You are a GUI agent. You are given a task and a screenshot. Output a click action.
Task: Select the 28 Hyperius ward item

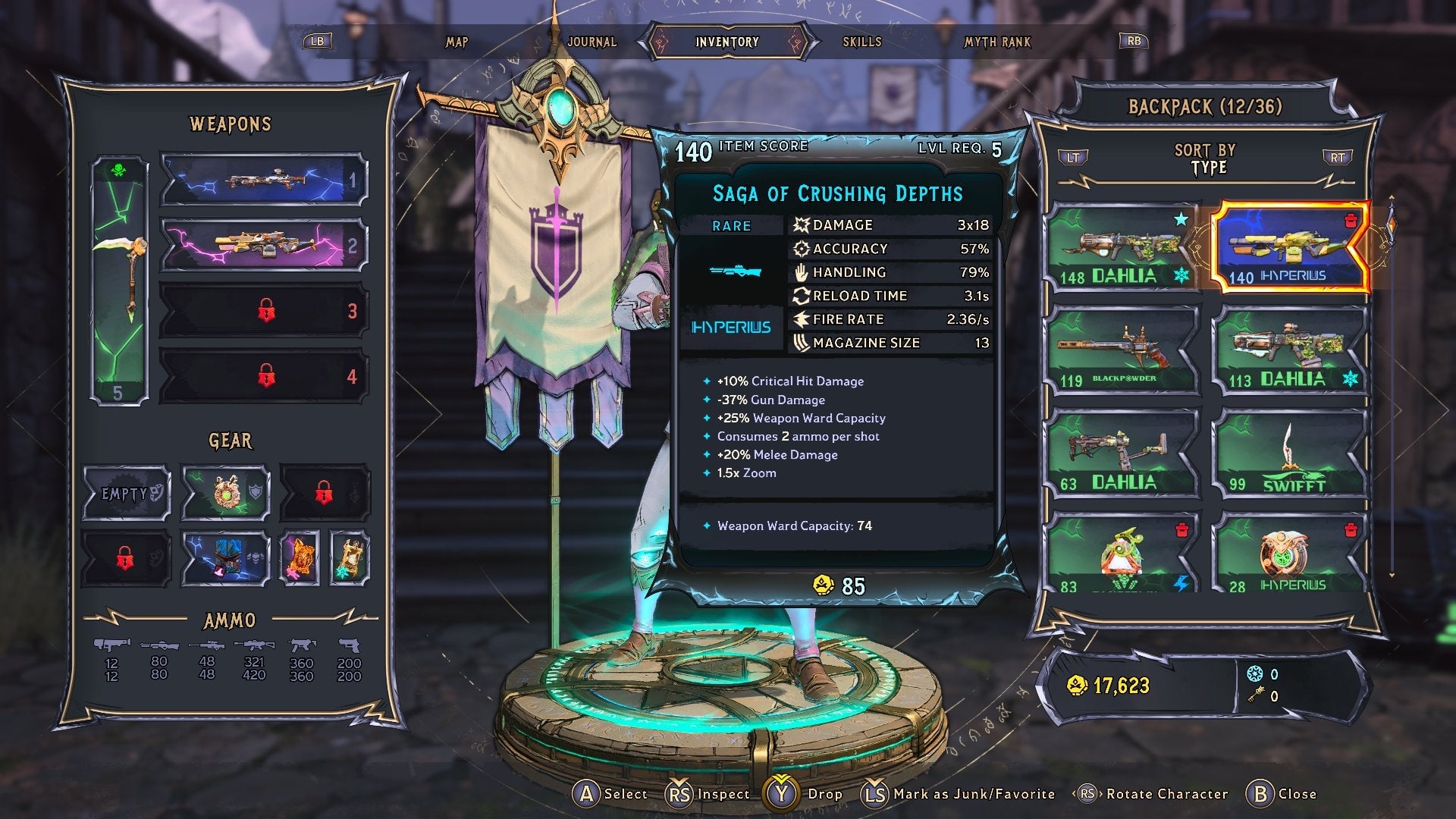[x=1290, y=554]
